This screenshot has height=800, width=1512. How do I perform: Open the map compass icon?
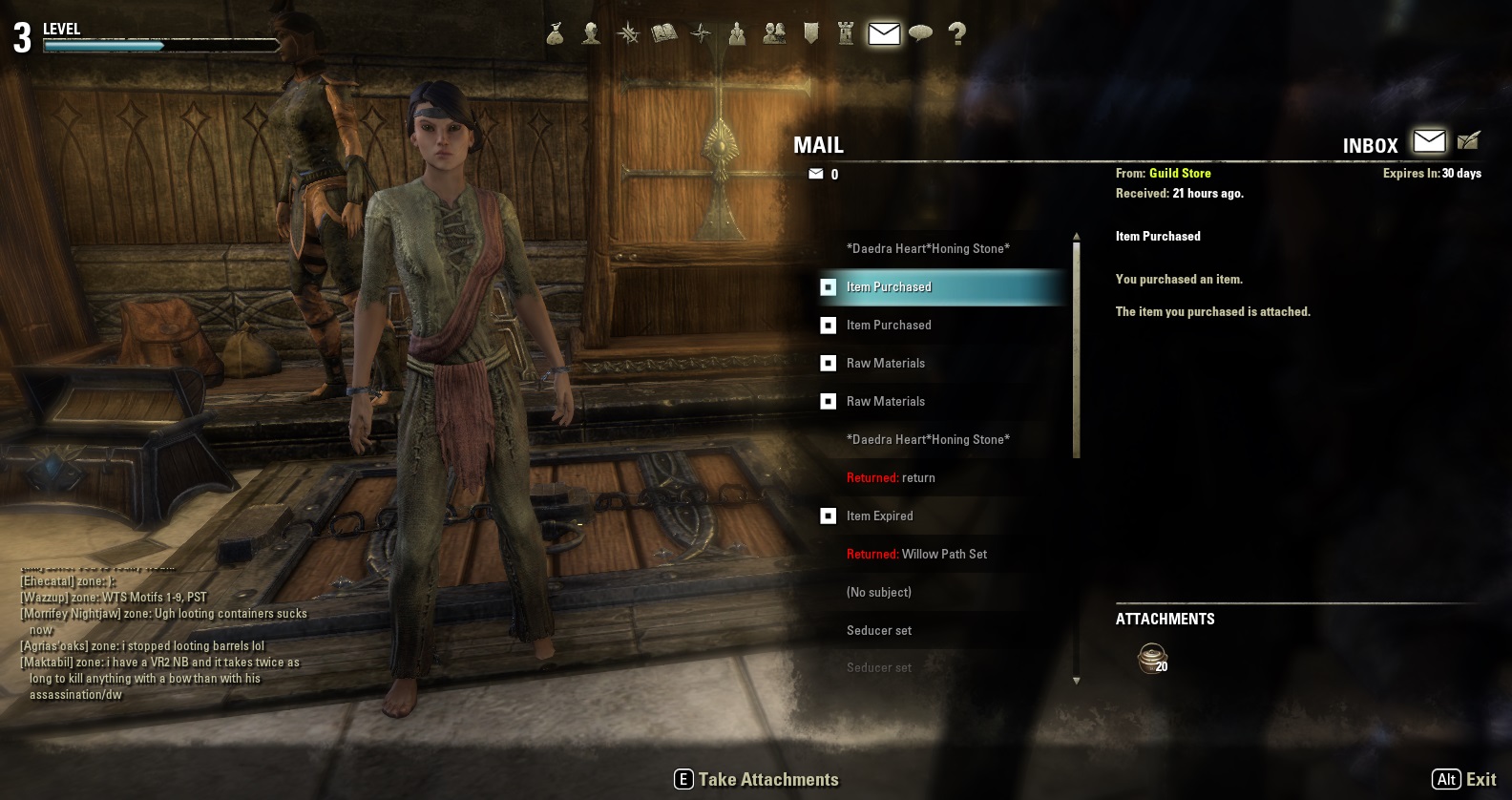point(701,34)
